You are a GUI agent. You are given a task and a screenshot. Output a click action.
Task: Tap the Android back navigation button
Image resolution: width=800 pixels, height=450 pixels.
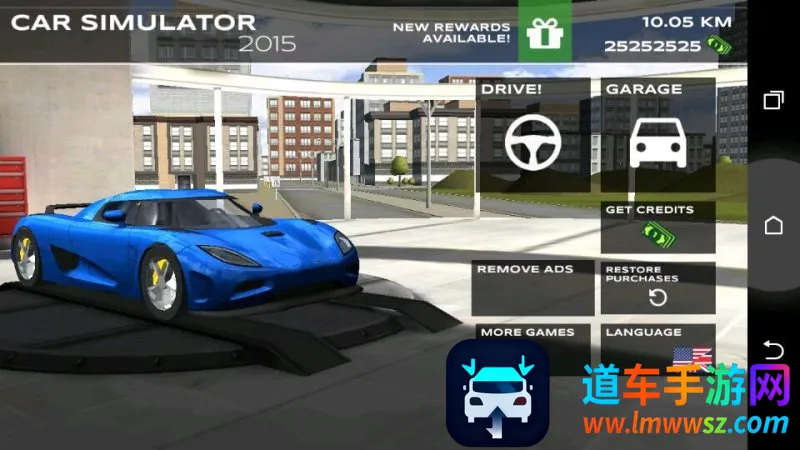773,349
